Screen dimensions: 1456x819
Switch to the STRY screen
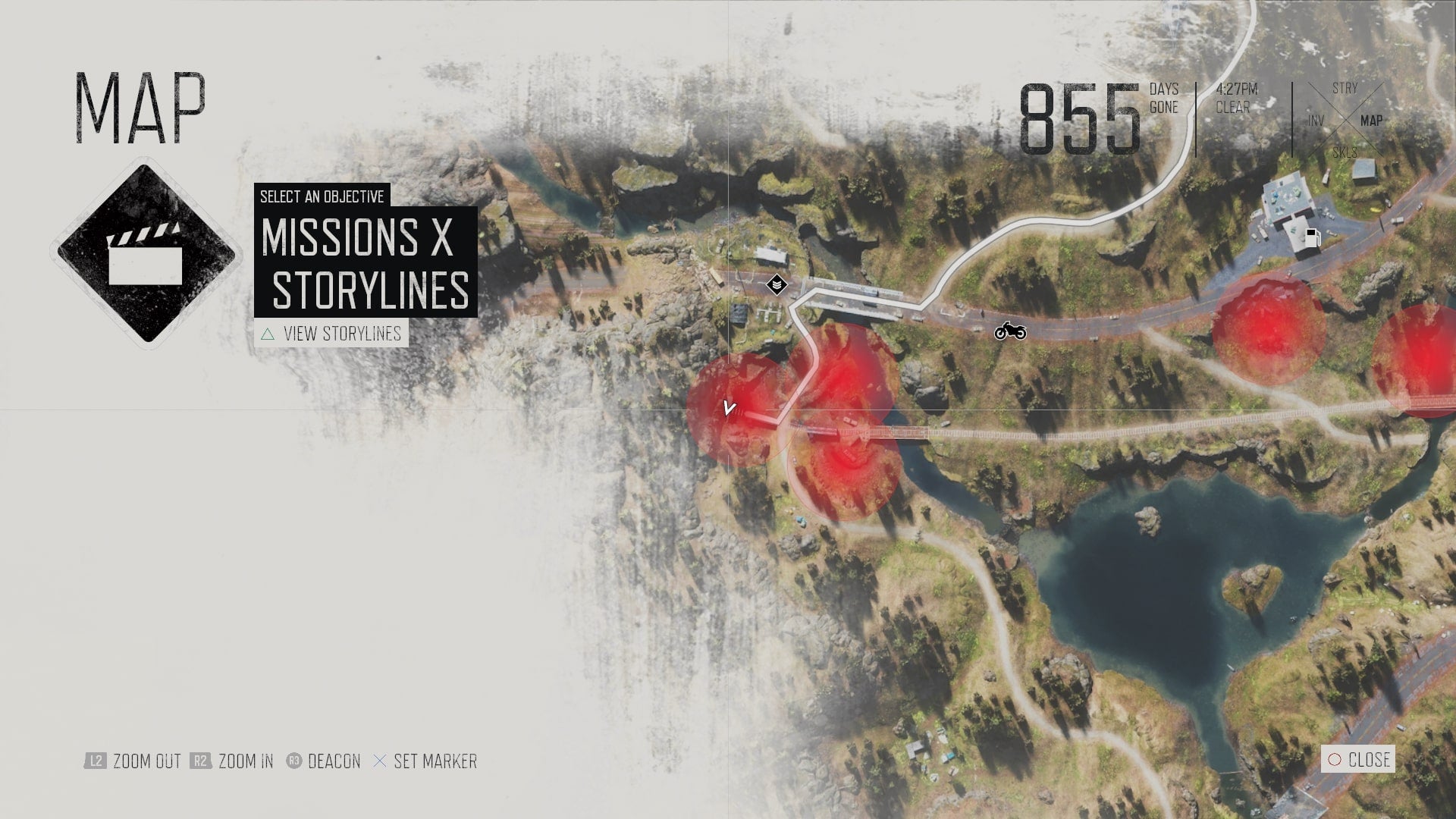coord(1345,87)
